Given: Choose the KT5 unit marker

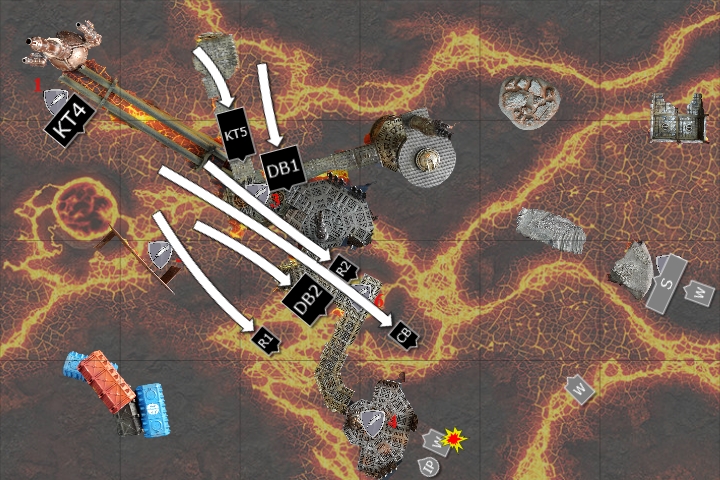Looking at the screenshot, I should (236, 134).
